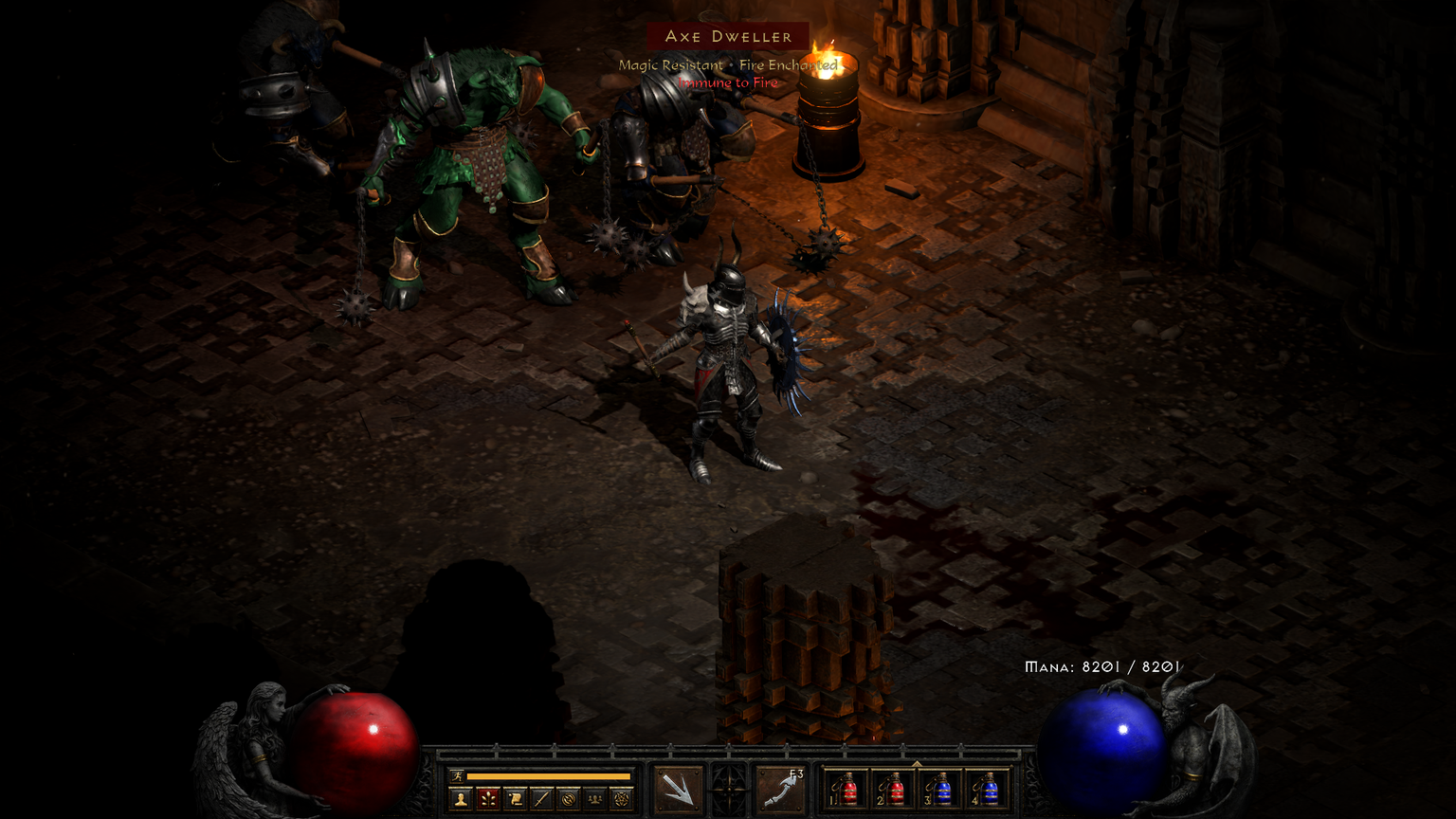
Task: Open the skill tree icon highlighted red
Action: 488,799
